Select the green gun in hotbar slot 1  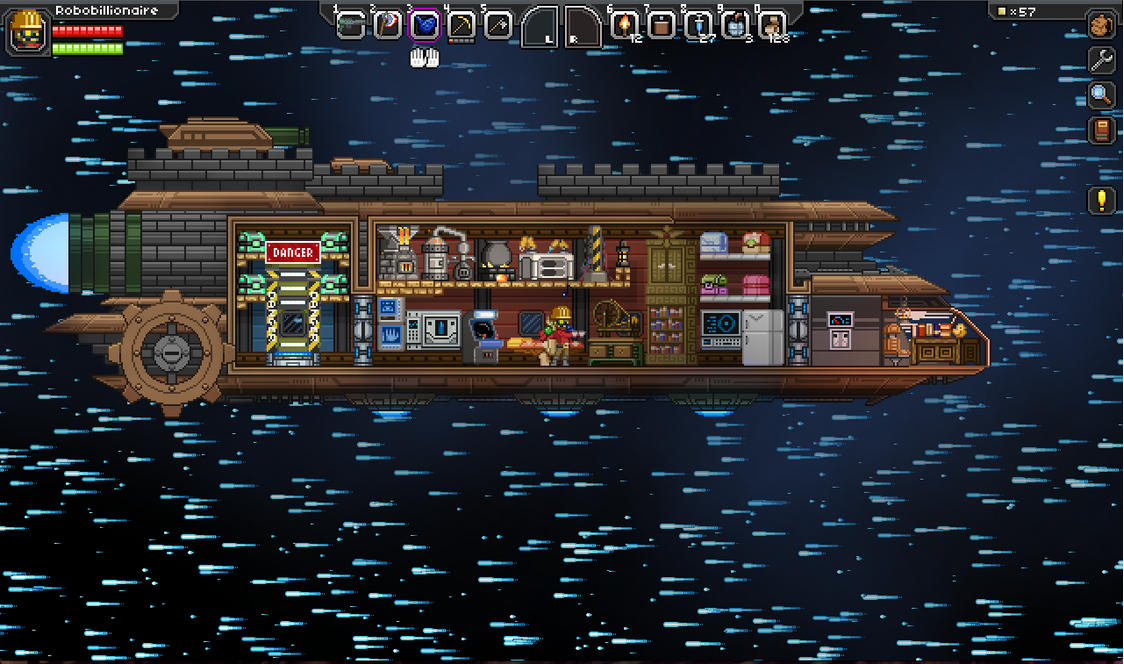coord(350,25)
